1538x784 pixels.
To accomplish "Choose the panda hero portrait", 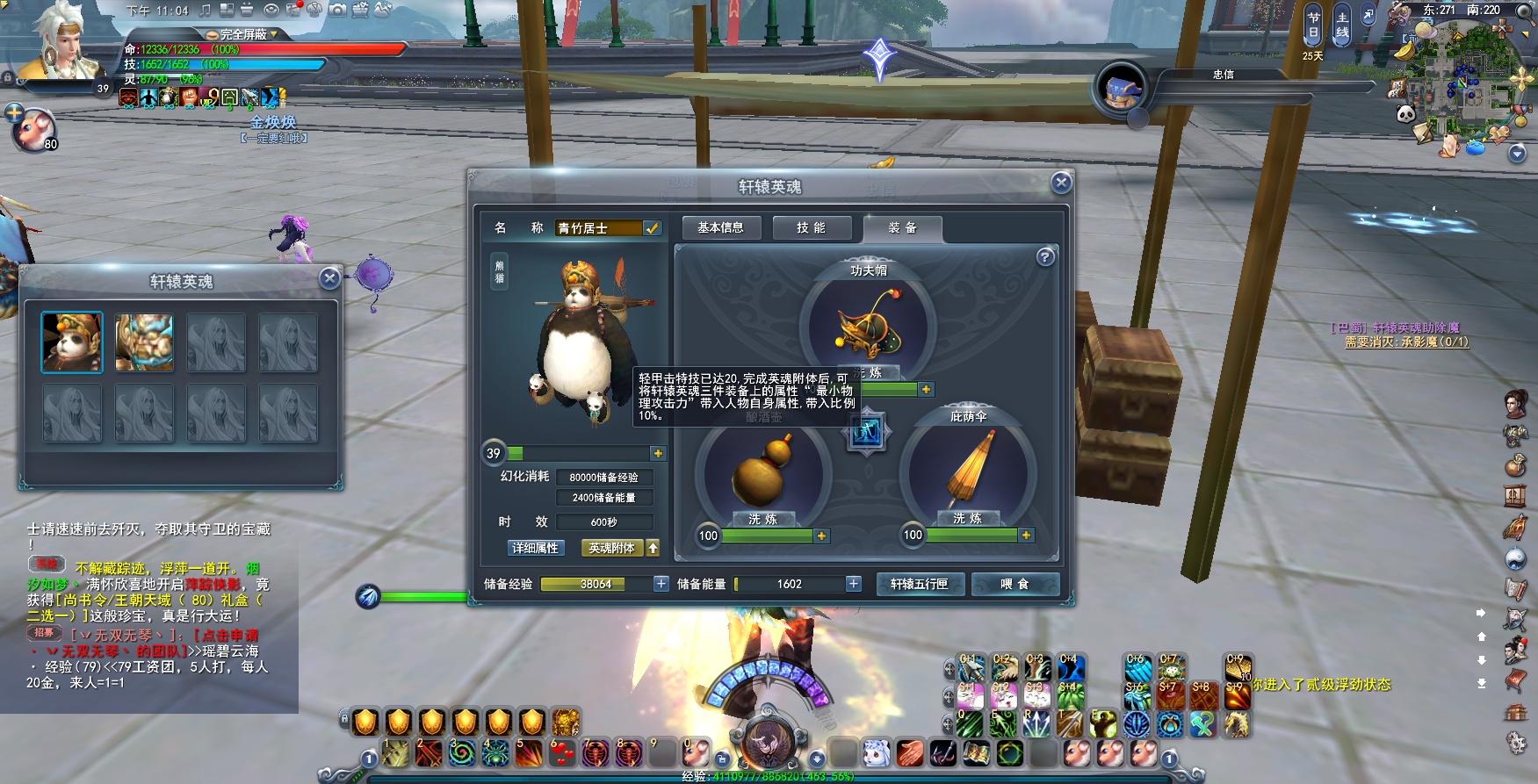I will pos(72,342).
